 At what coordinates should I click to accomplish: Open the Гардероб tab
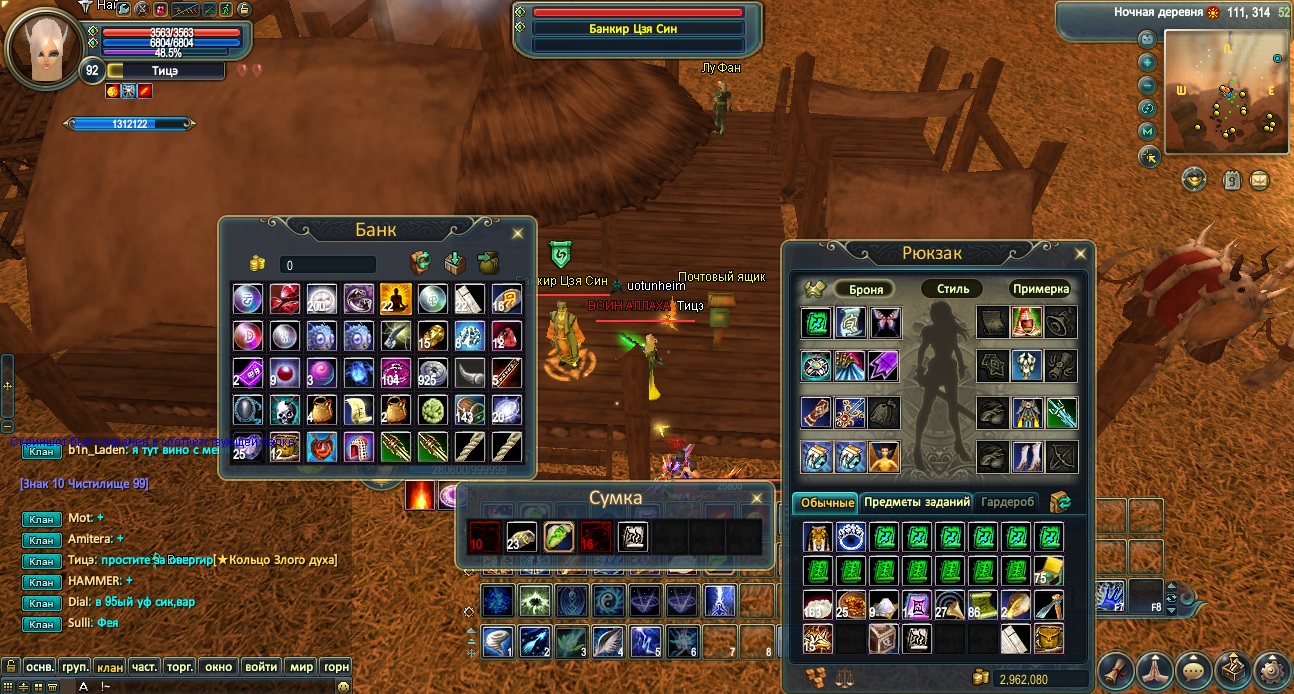pos(1008,502)
